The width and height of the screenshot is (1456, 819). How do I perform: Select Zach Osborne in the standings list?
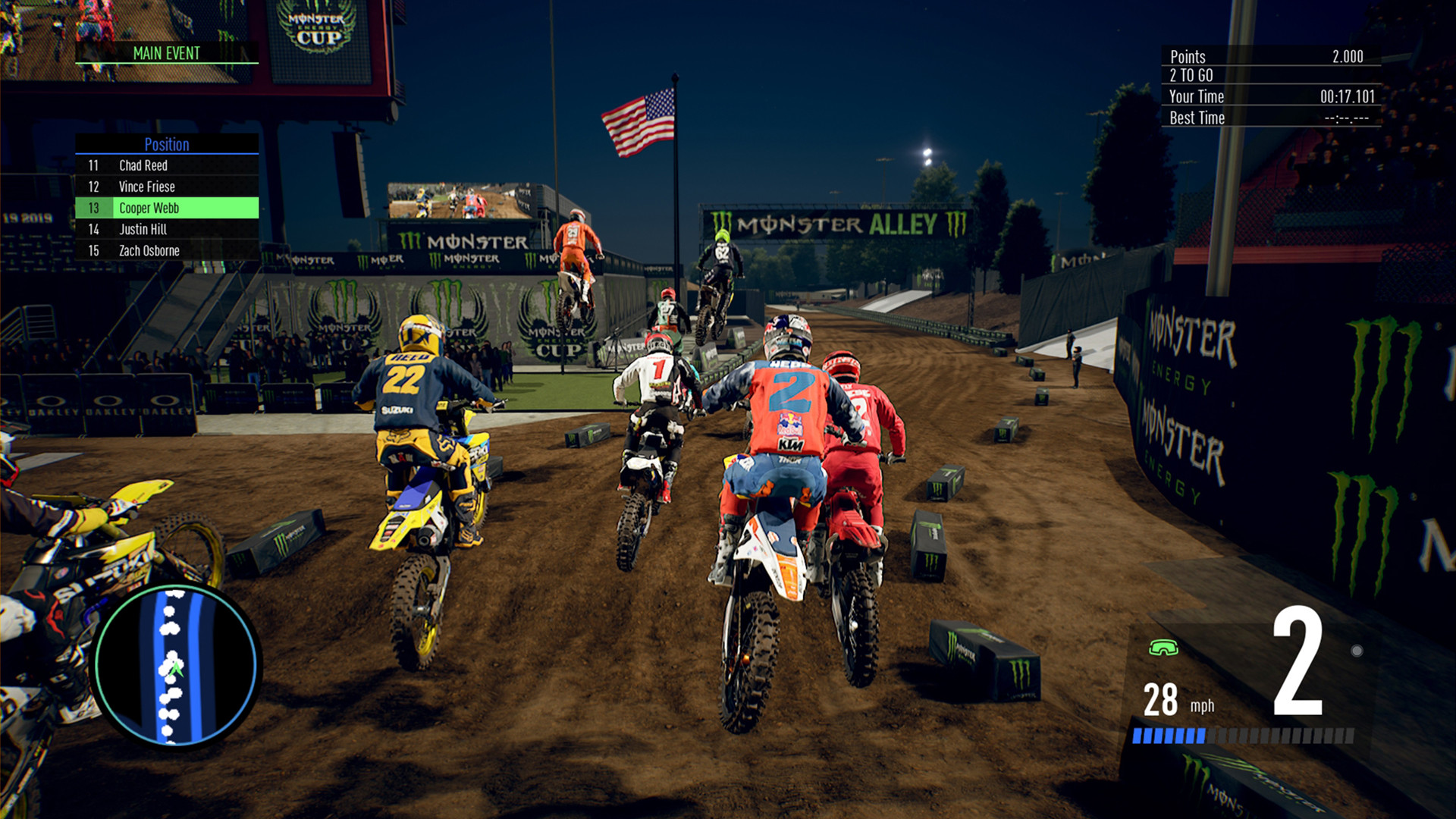pyautogui.click(x=149, y=250)
